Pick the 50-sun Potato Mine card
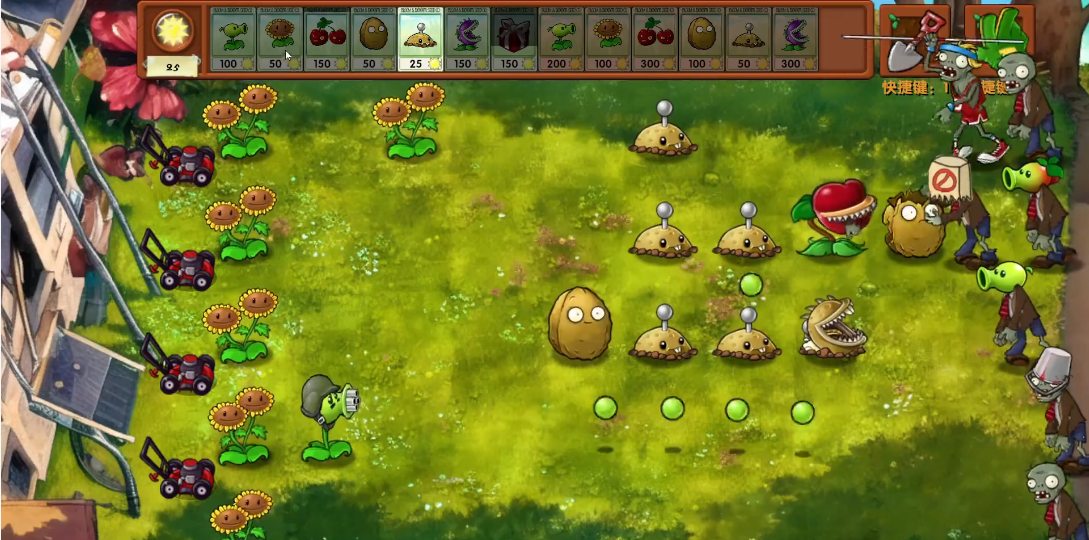1089x540 pixels. [x=748, y=40]
